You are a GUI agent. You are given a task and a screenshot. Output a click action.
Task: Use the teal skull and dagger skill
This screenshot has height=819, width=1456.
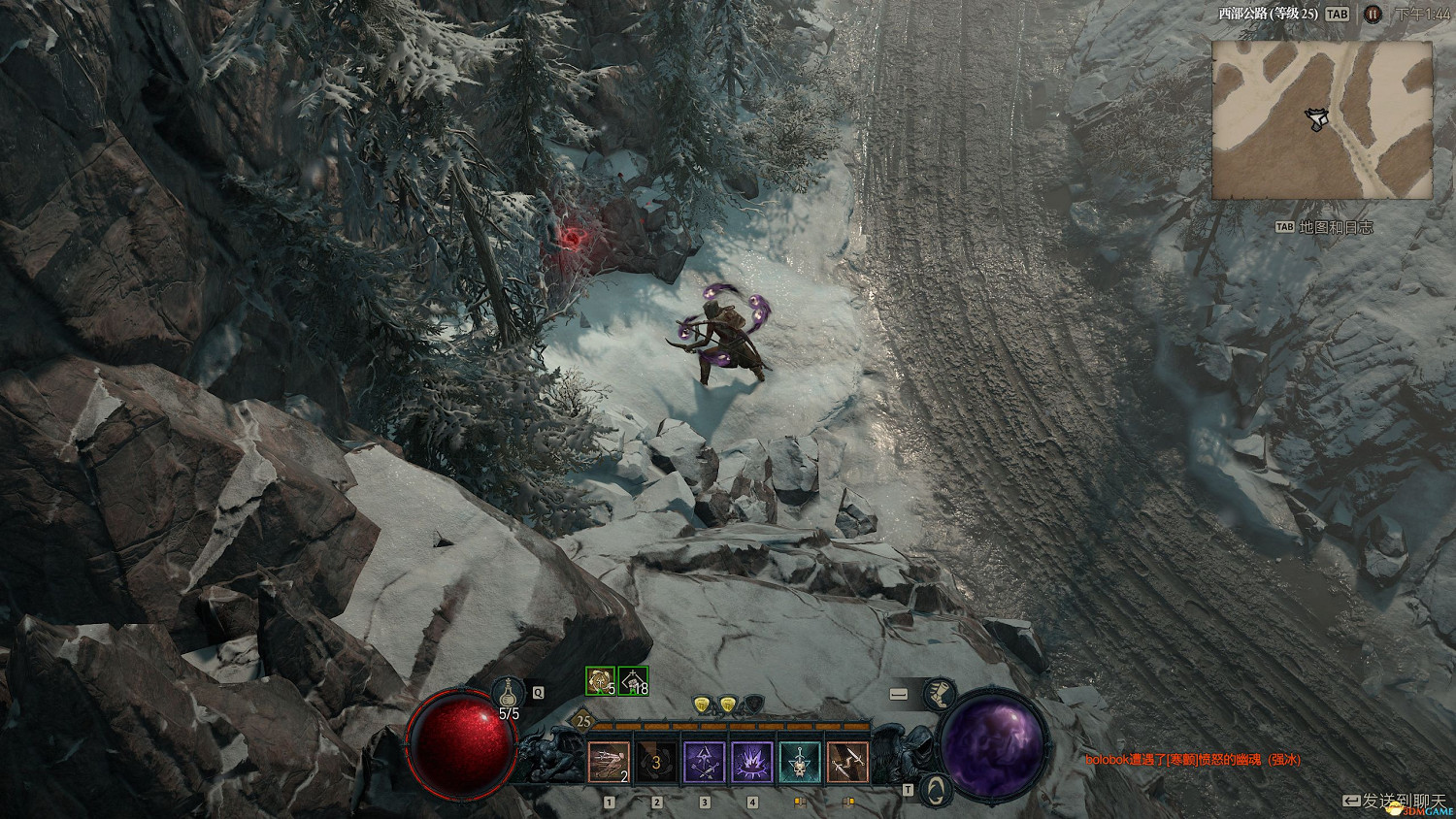pos(799,762)
